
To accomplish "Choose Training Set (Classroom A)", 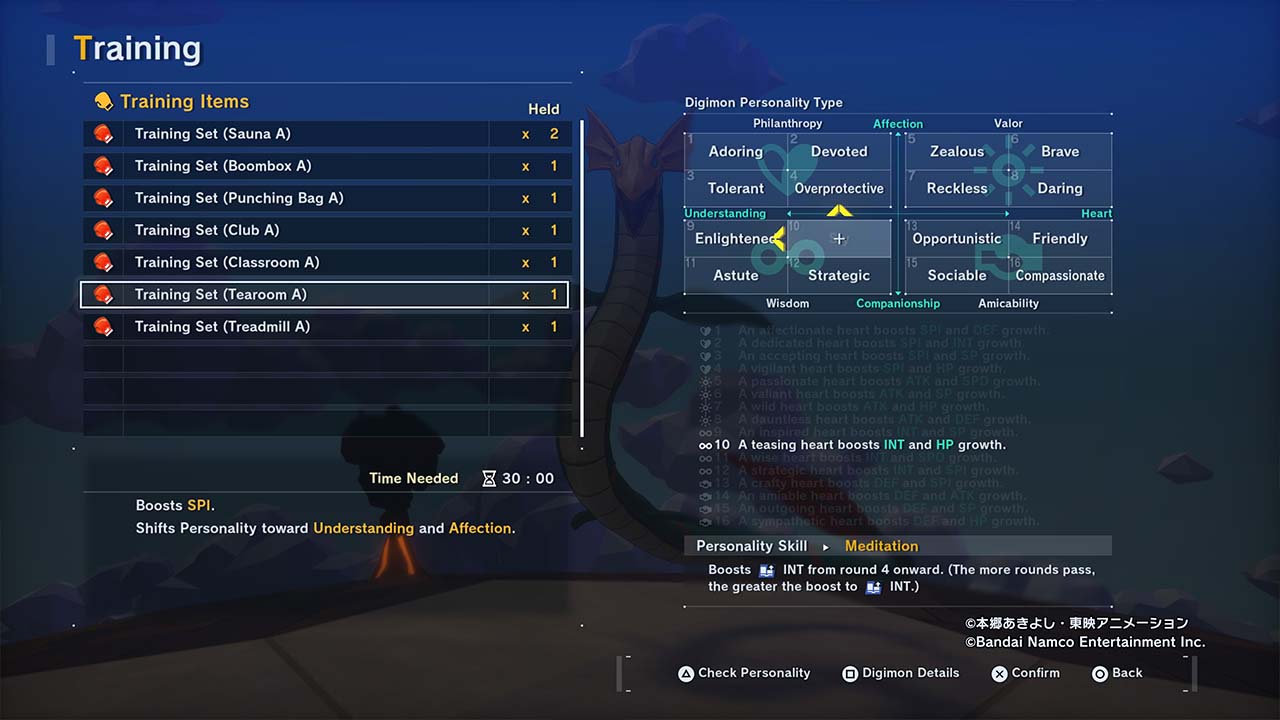I will tap(325, 262).
